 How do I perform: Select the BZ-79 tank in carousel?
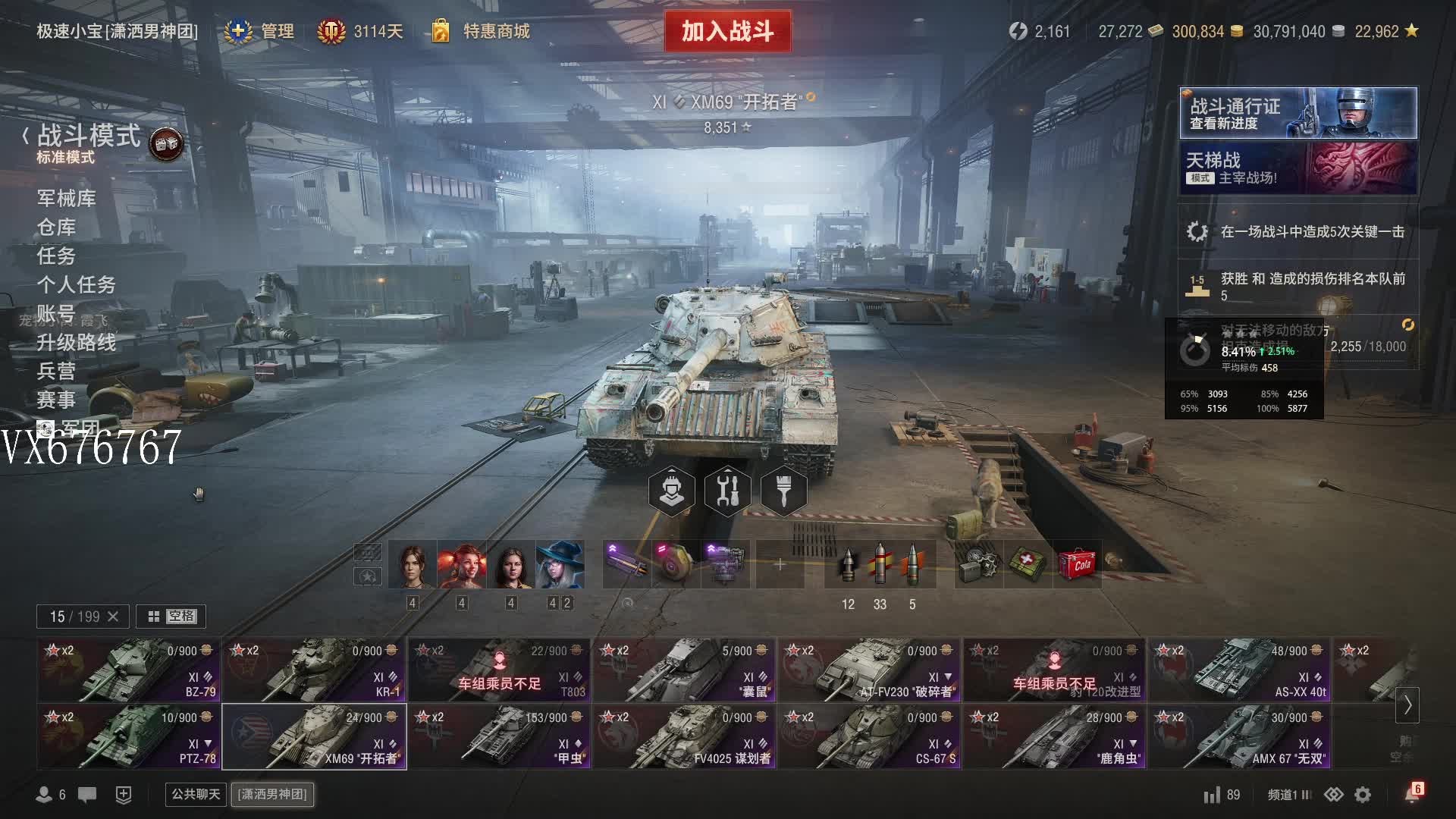[x=128, y=670]
